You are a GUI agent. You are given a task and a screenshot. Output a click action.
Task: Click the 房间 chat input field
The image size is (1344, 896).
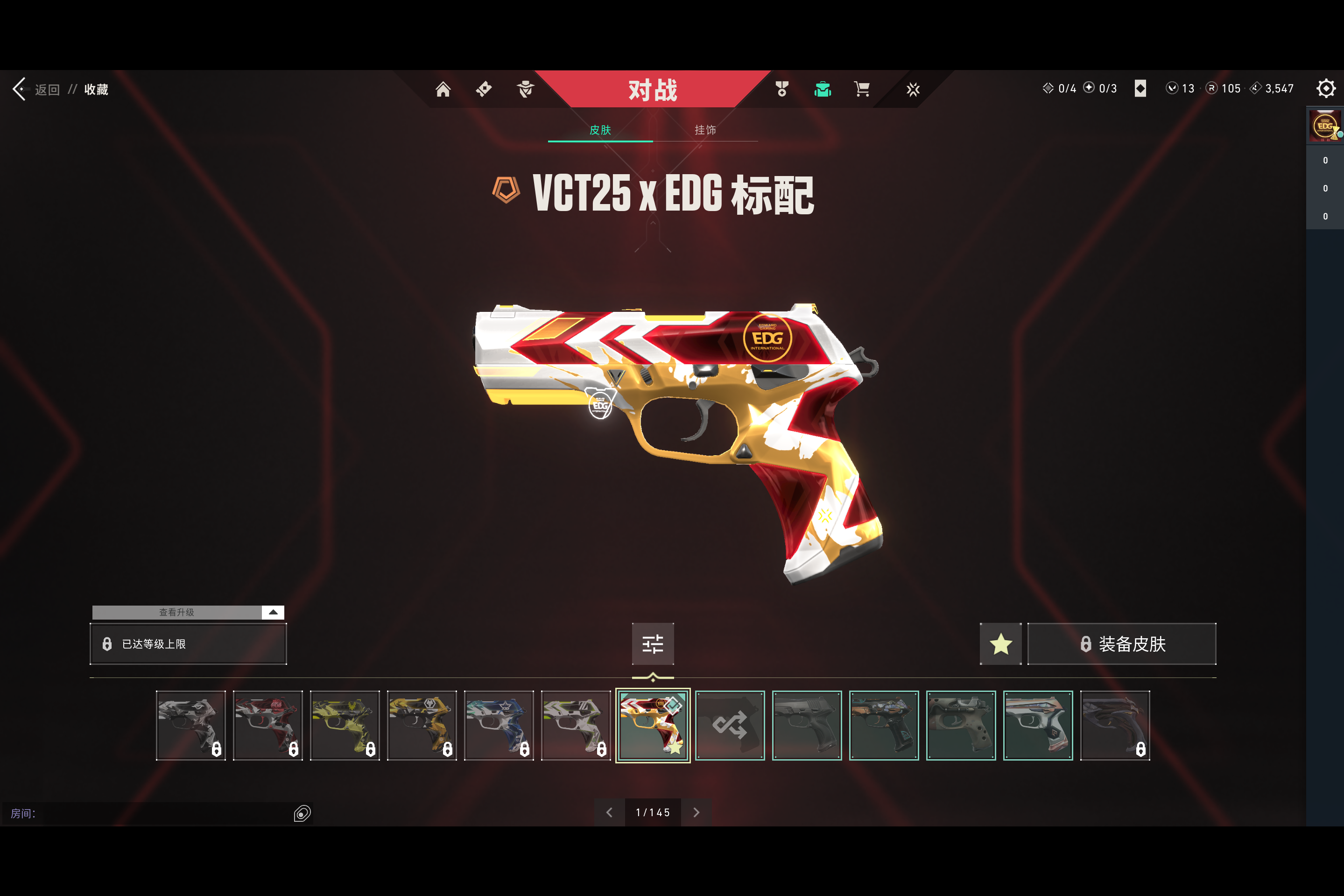(160, 813)
